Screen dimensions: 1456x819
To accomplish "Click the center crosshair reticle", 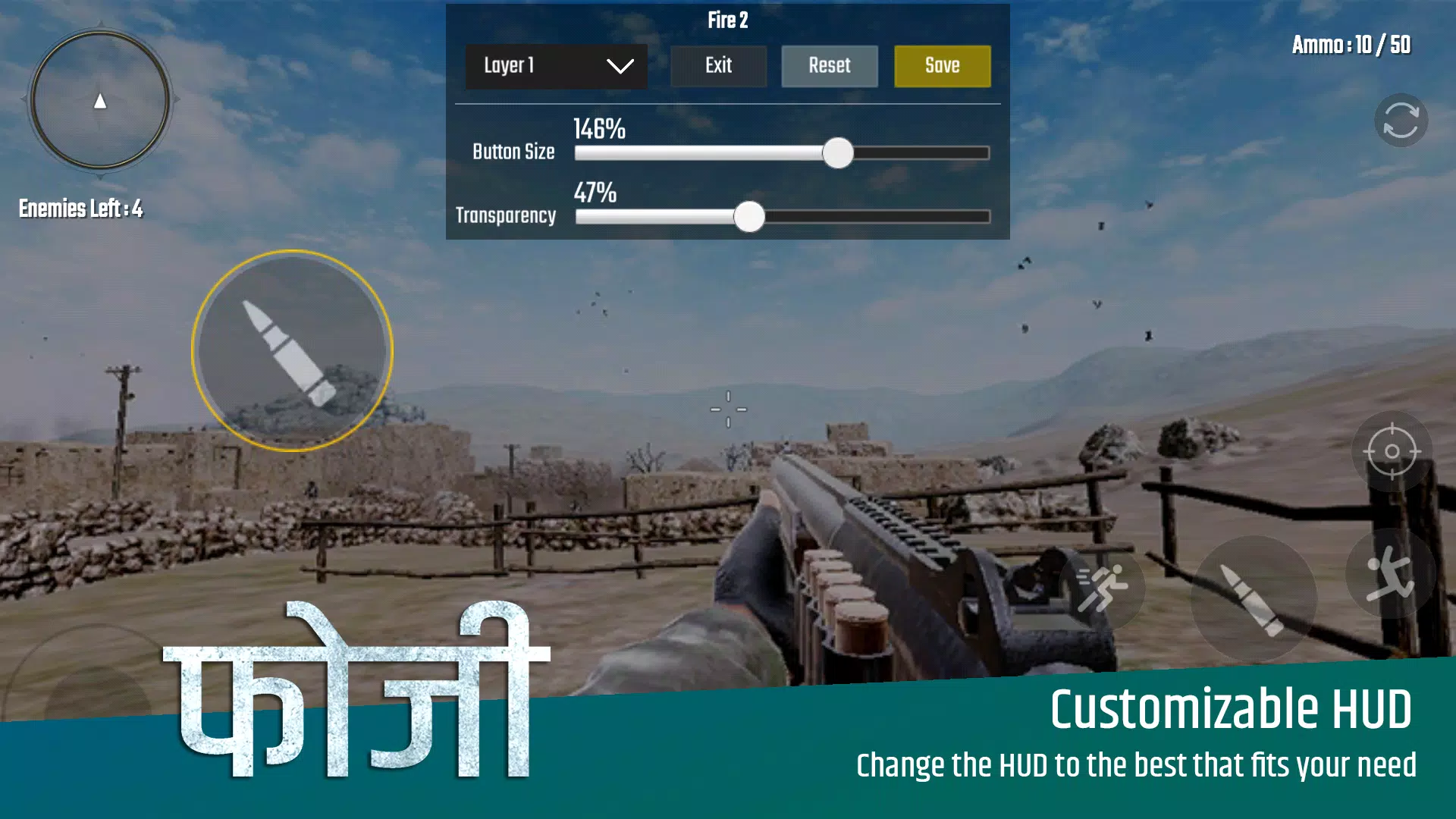I will click(x=729, y=409).
